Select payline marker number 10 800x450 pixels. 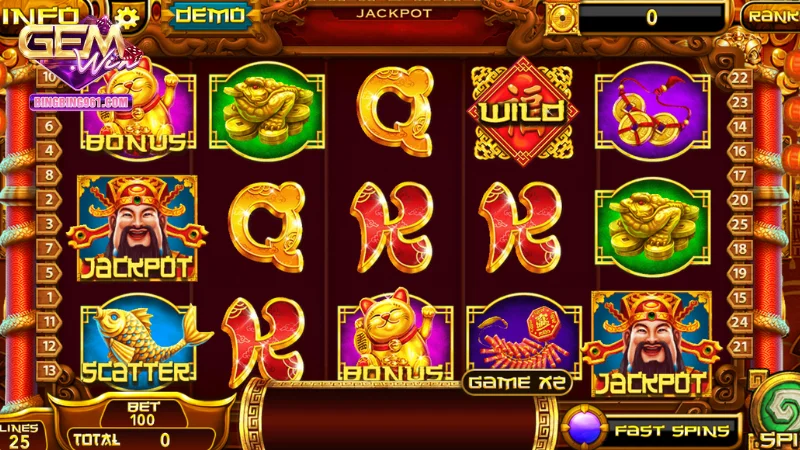coord(48,76)
